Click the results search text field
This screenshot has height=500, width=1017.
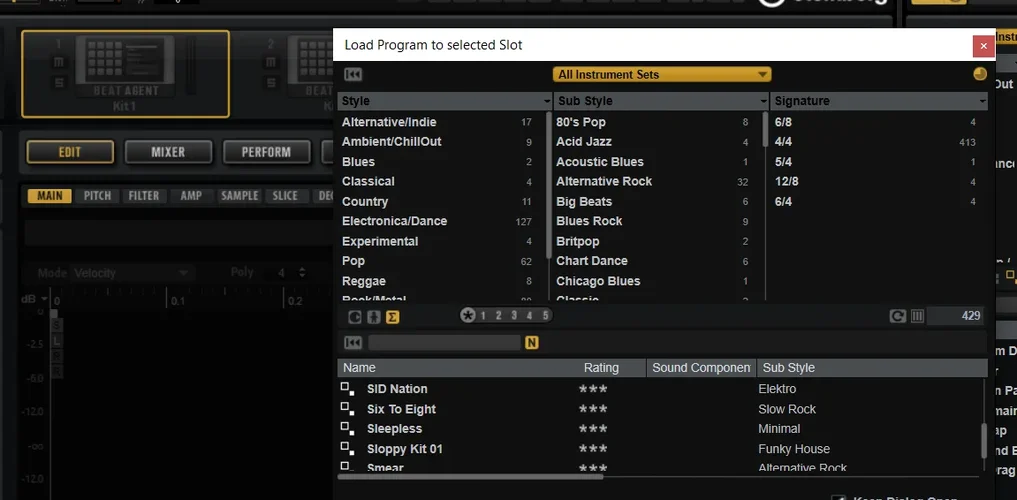[x=444, y=343]
